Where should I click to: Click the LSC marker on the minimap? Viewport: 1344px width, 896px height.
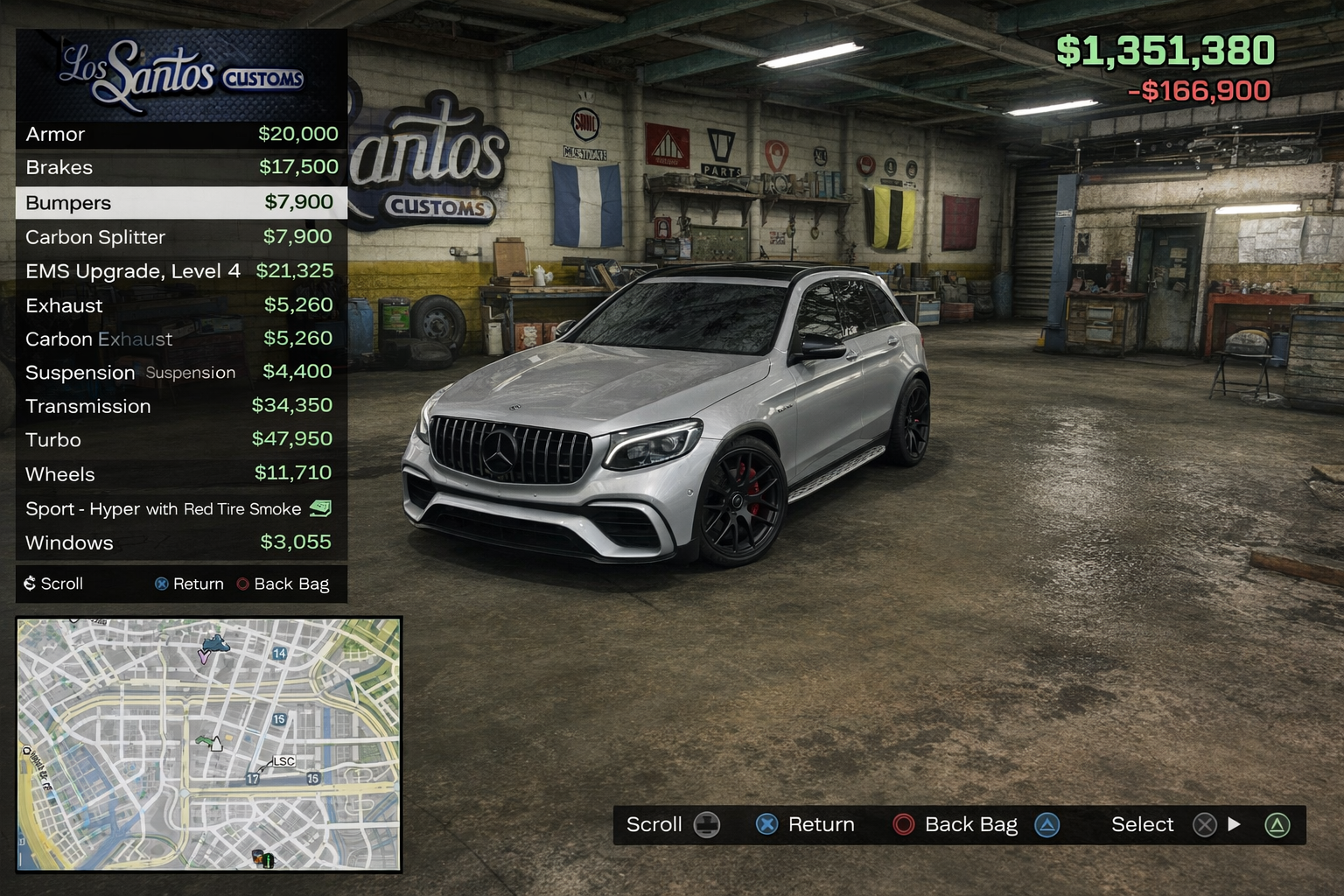click(x=283, y=761)
